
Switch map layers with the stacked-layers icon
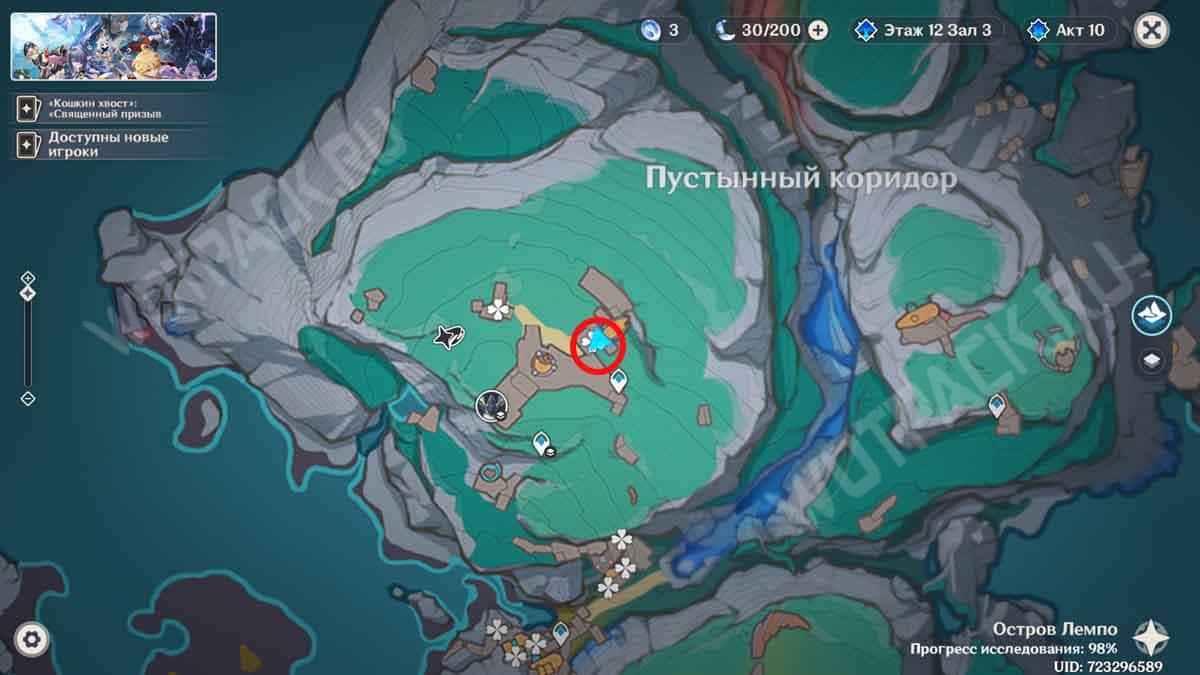(x=1152, y=361)
